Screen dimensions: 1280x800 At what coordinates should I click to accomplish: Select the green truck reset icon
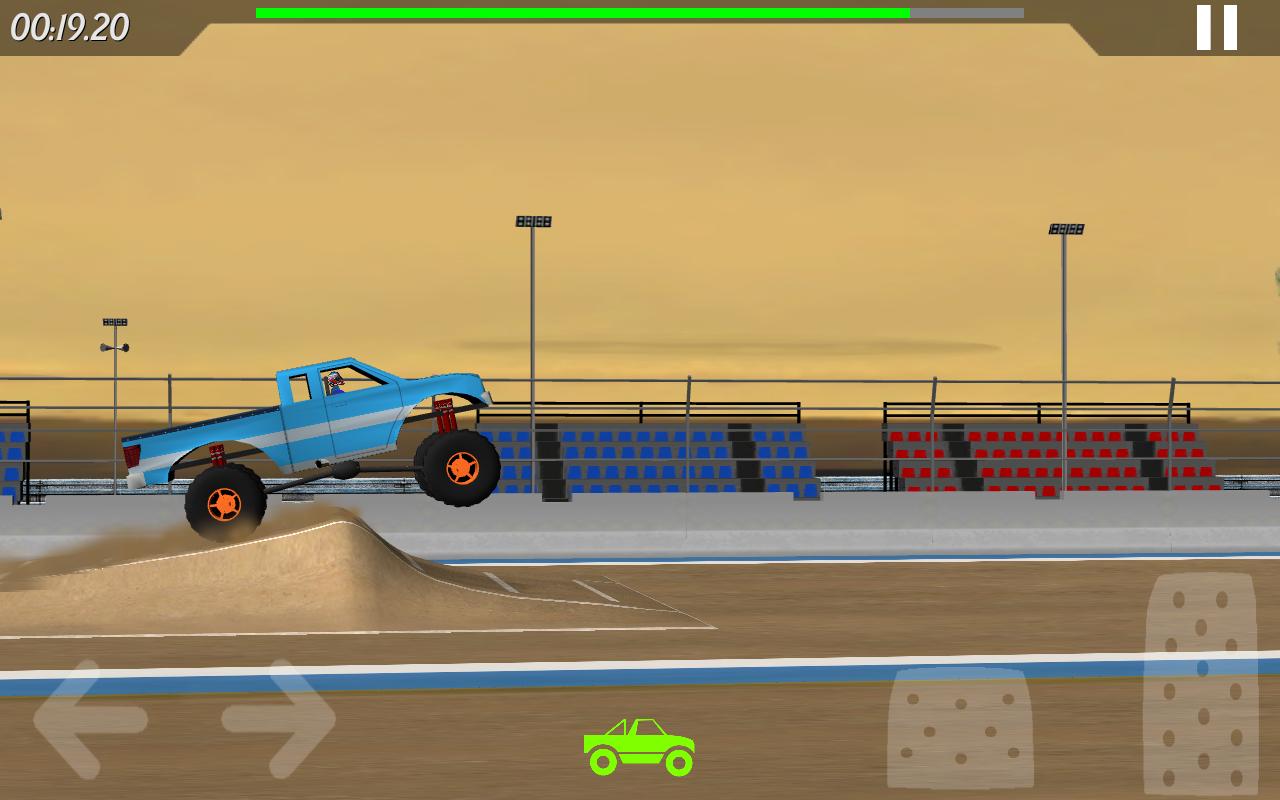tap(639, 744)
